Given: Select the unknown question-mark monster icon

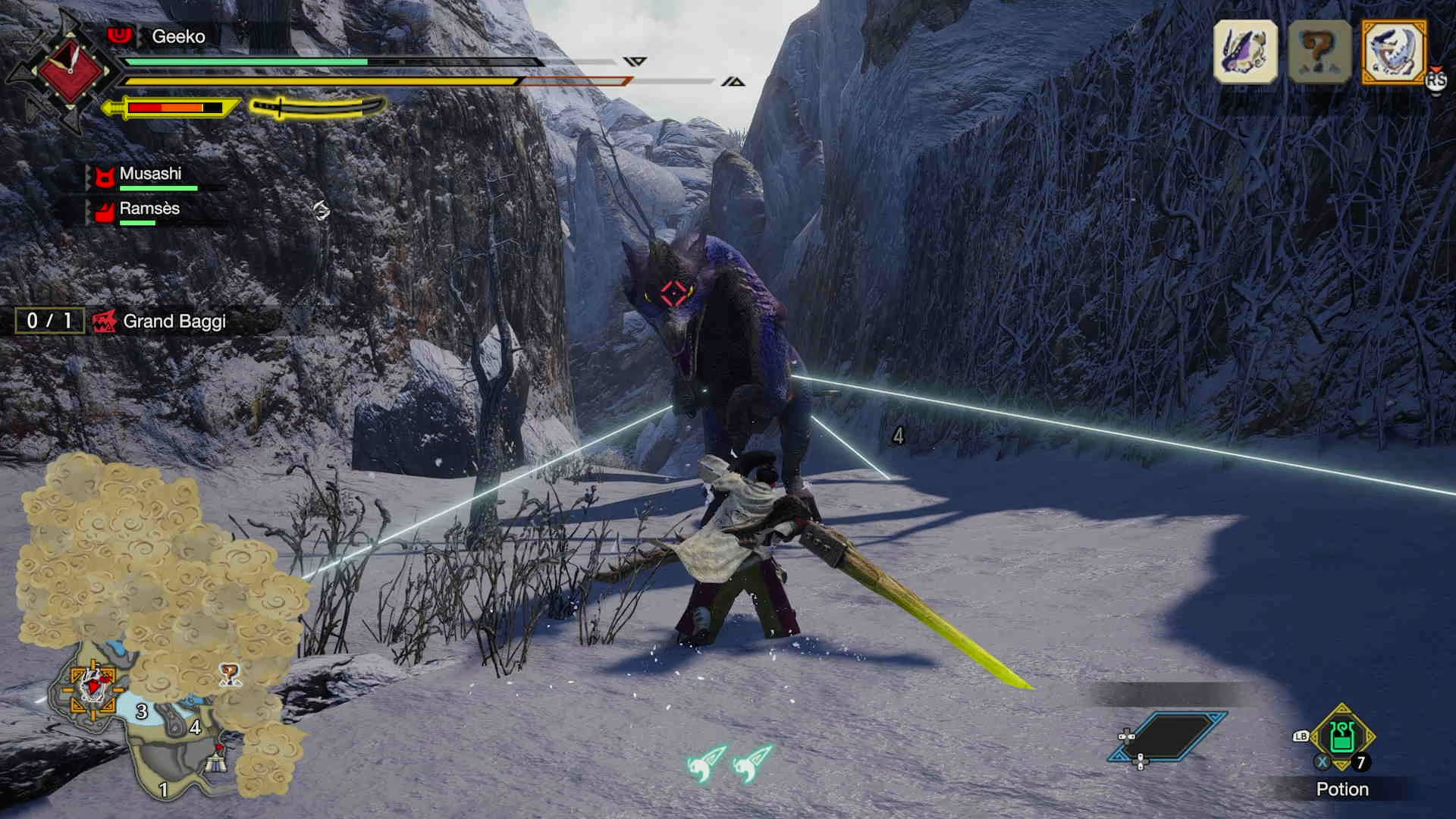Looking at the screenshot, I should coord(1320,52).
